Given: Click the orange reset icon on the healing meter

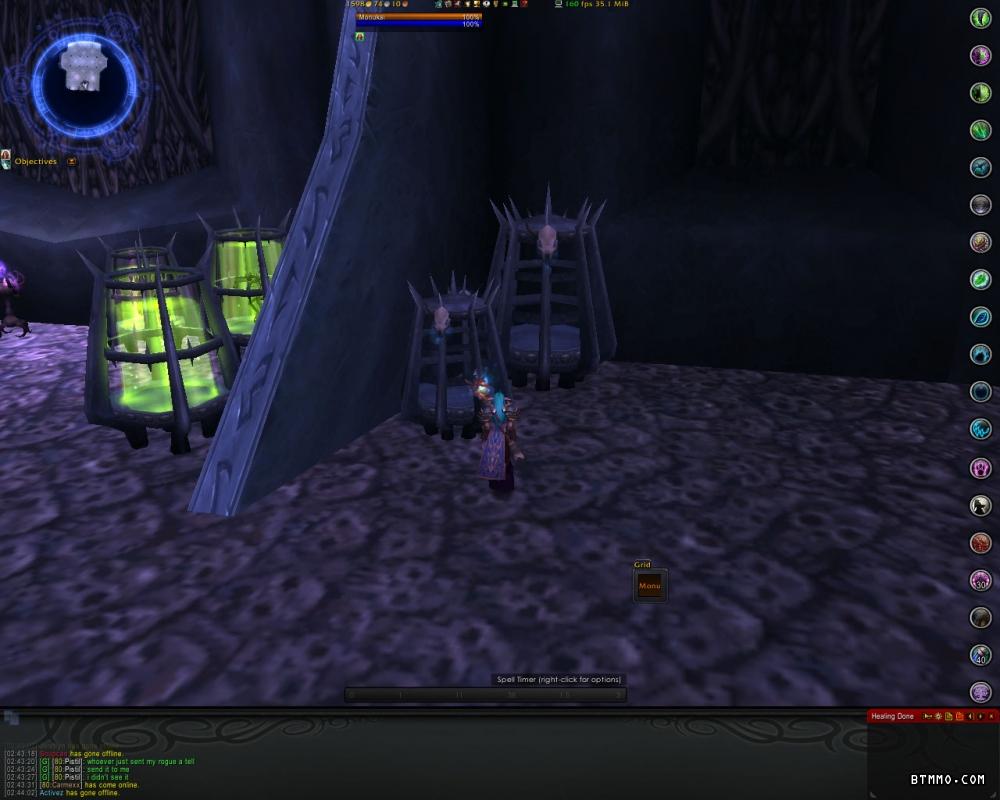Looking at the screenshot, I should click(x=959, y=716).
